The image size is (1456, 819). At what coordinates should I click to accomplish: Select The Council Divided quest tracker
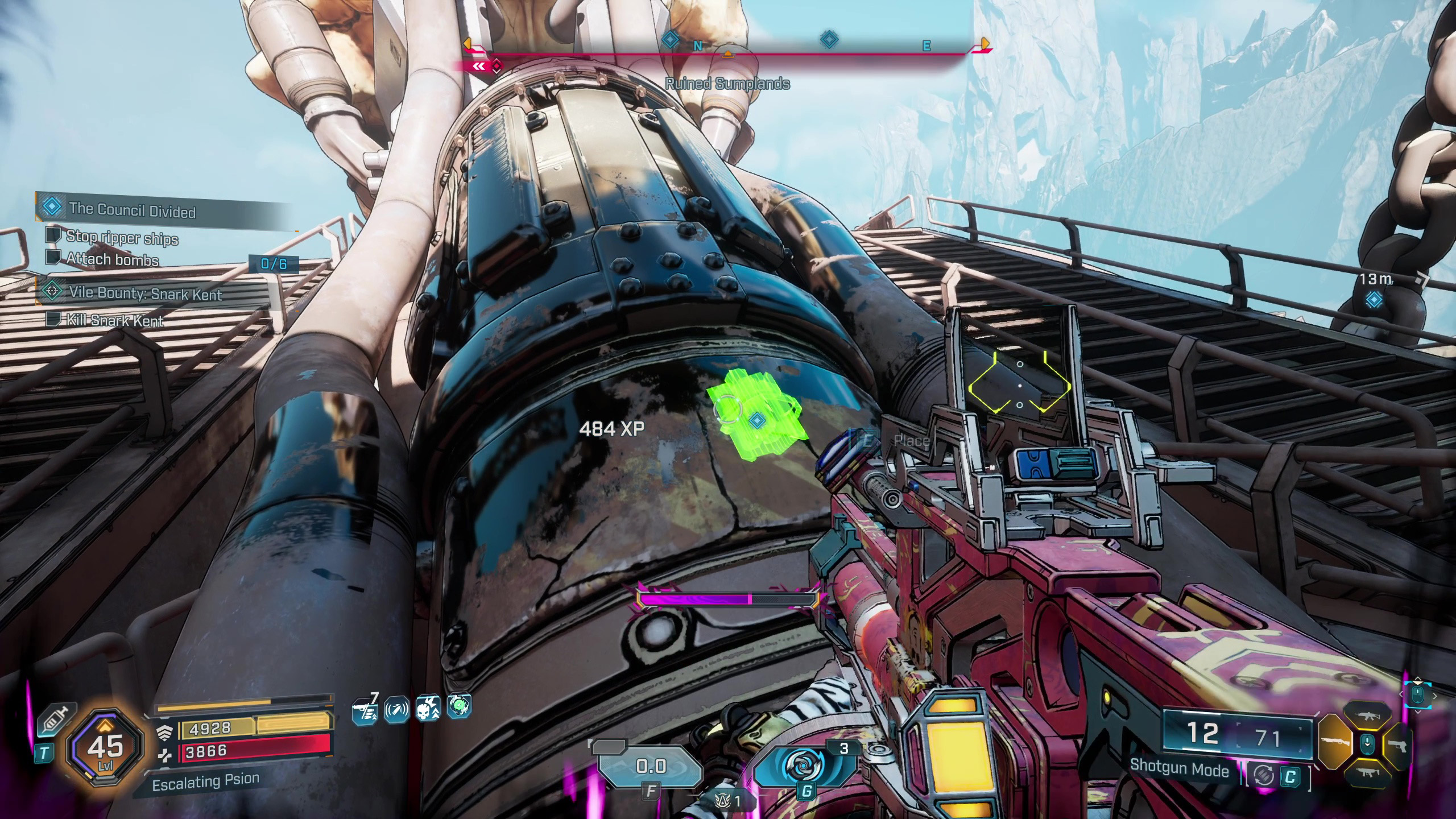(132, 209)
